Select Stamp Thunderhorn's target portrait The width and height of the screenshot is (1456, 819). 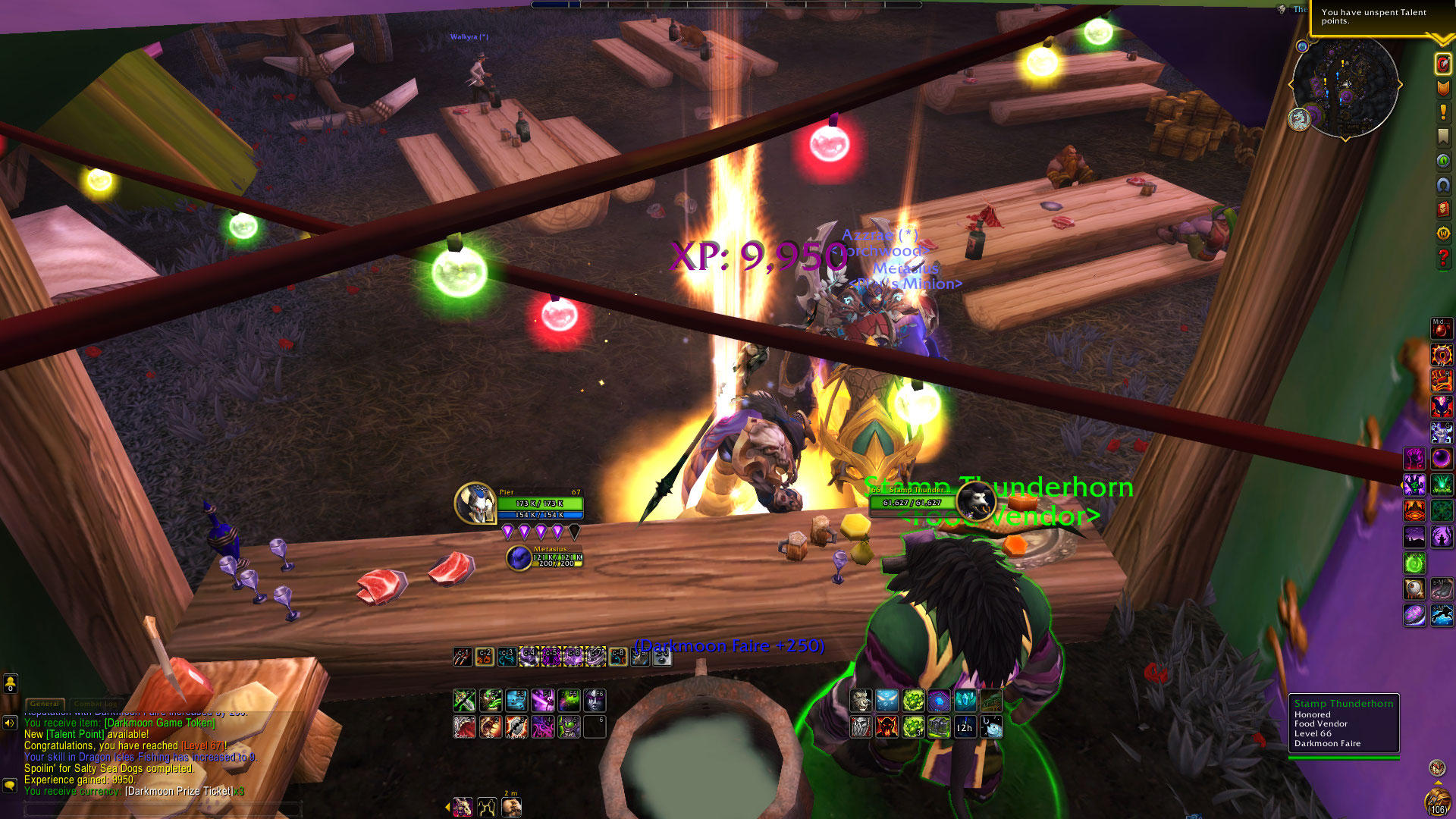tap(975, 500)
